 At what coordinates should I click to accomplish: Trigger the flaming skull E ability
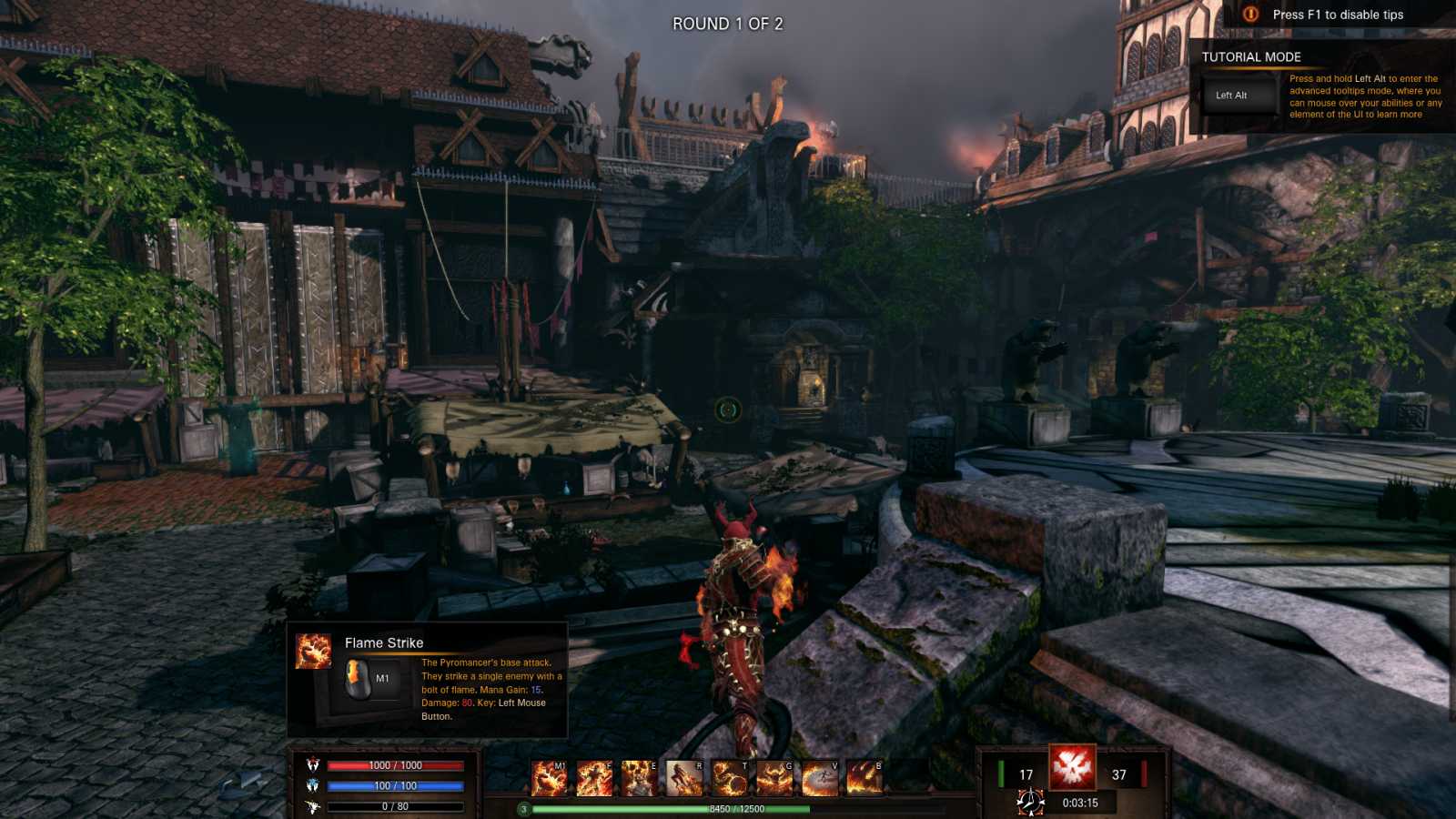pos(639,779)
